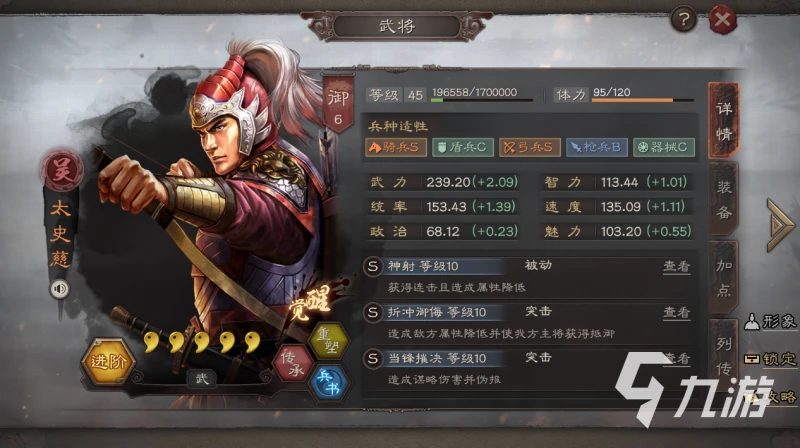
Task: Show the 列传 biography tab
Action: [723, 350]
